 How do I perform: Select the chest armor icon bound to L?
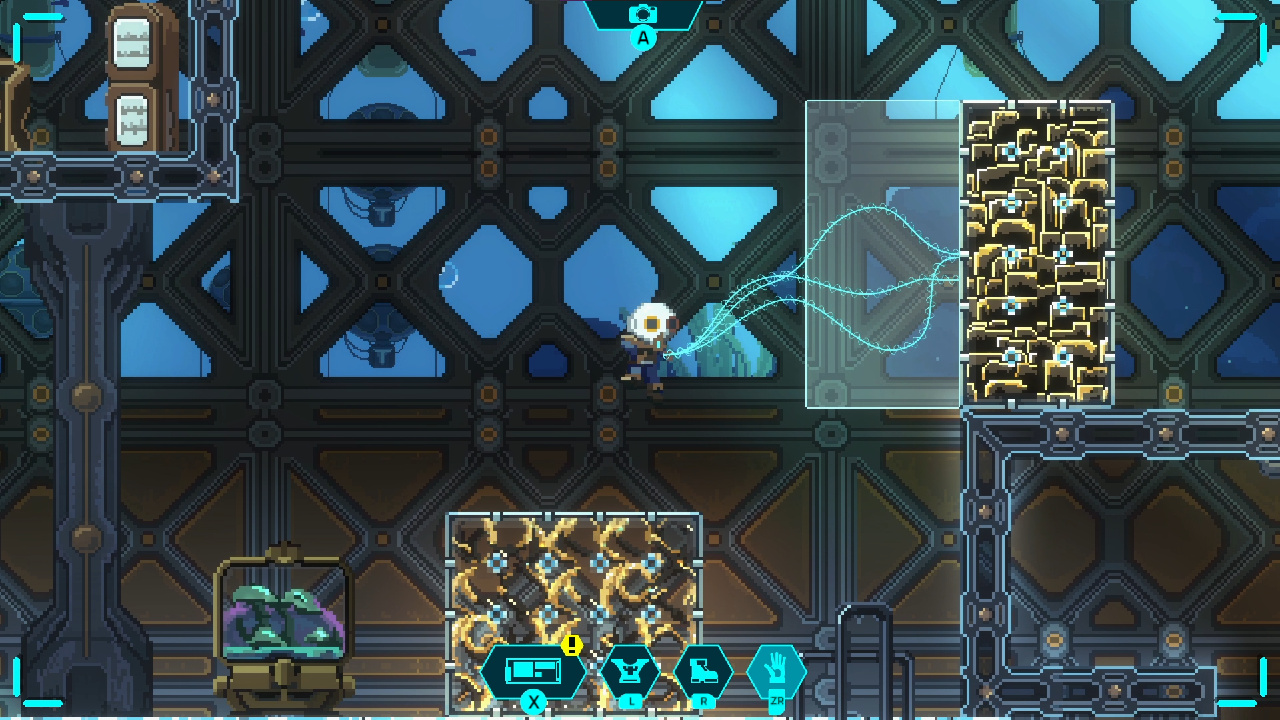pyautogui.click(x=632, y=671)
